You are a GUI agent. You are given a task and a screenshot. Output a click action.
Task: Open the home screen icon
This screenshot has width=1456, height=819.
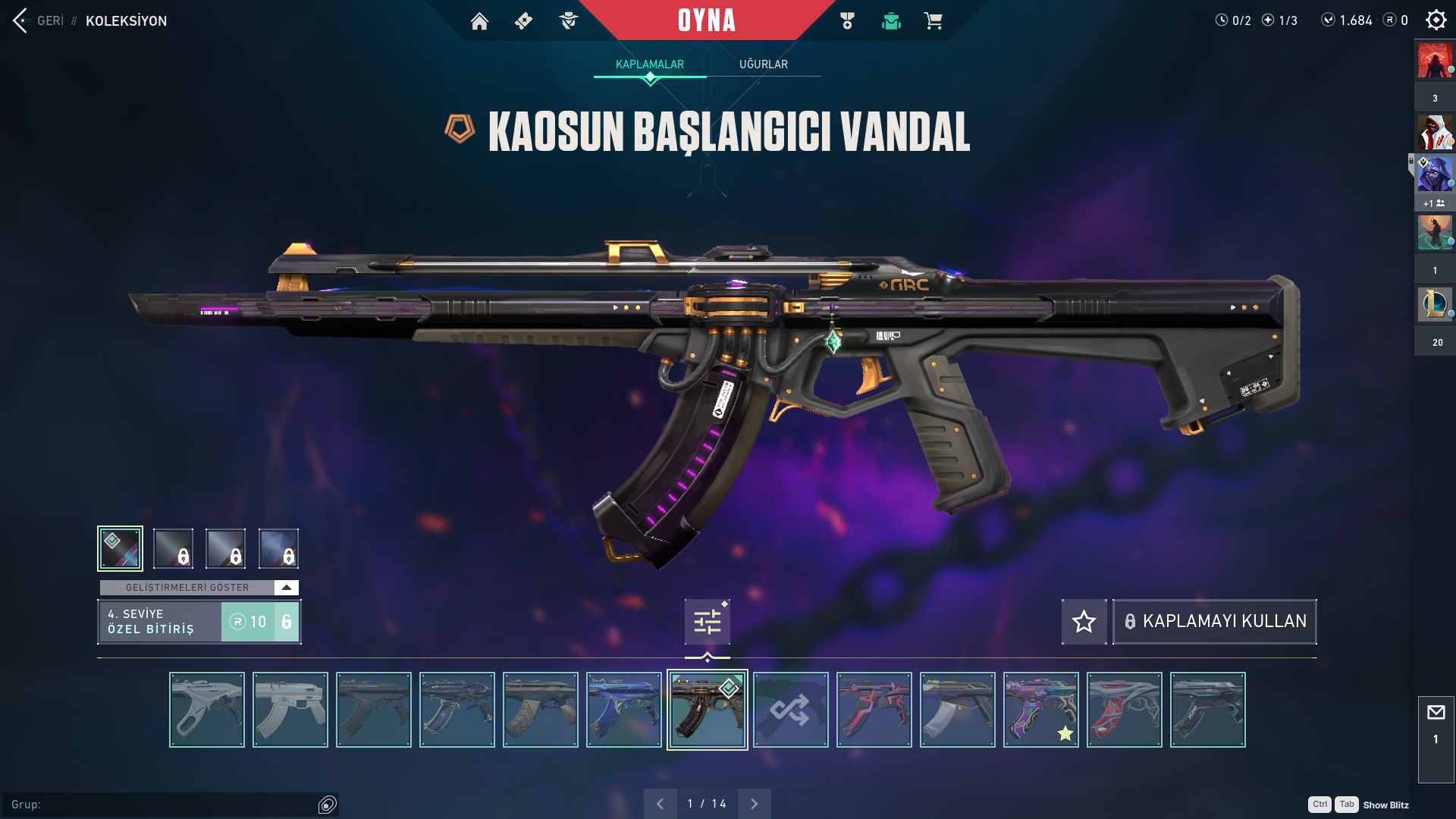[479, 21]
